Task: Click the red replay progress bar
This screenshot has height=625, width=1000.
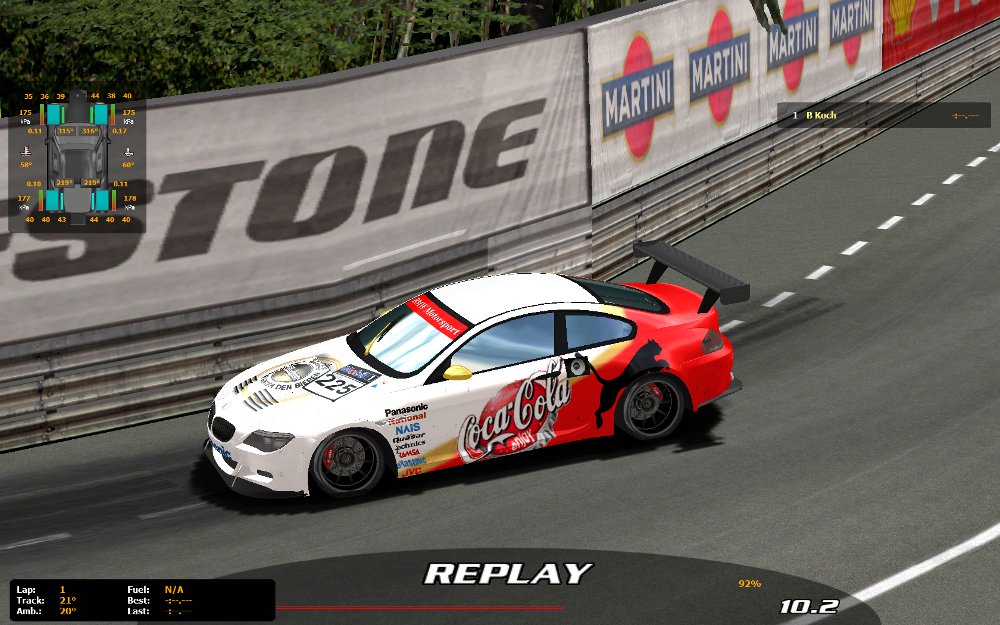Action: pos(418,607)
